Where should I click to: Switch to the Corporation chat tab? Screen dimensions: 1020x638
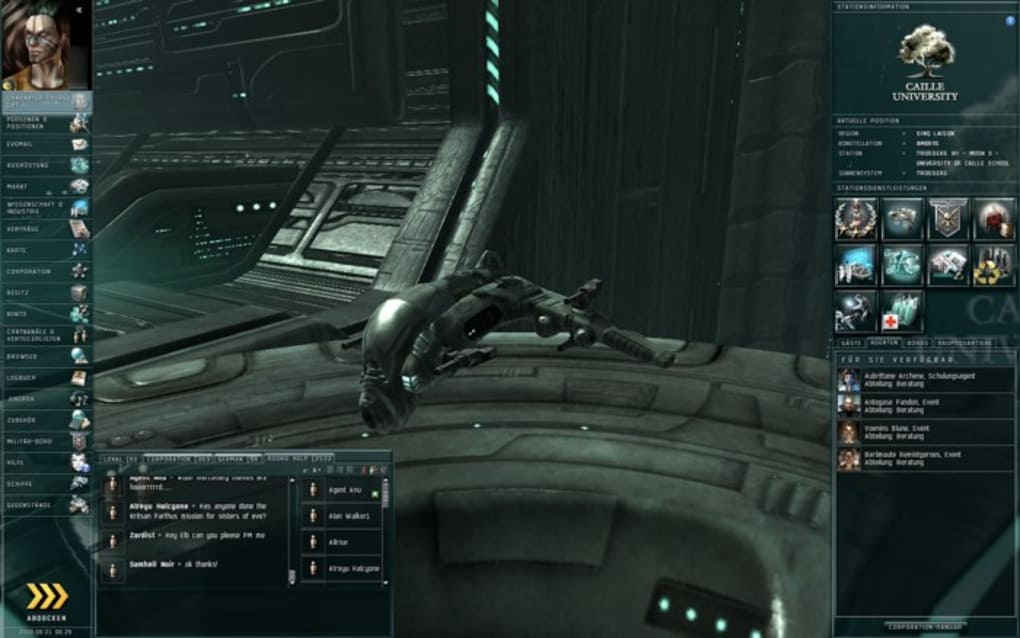click(167, 458)
